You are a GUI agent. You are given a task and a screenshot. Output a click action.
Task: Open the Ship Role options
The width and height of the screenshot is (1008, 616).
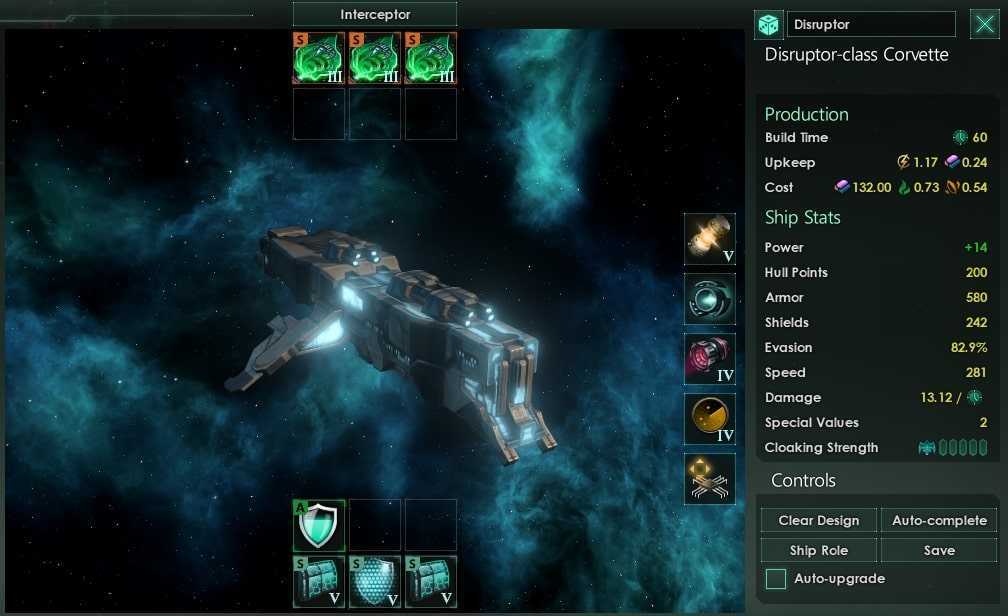tap(819, 550)
